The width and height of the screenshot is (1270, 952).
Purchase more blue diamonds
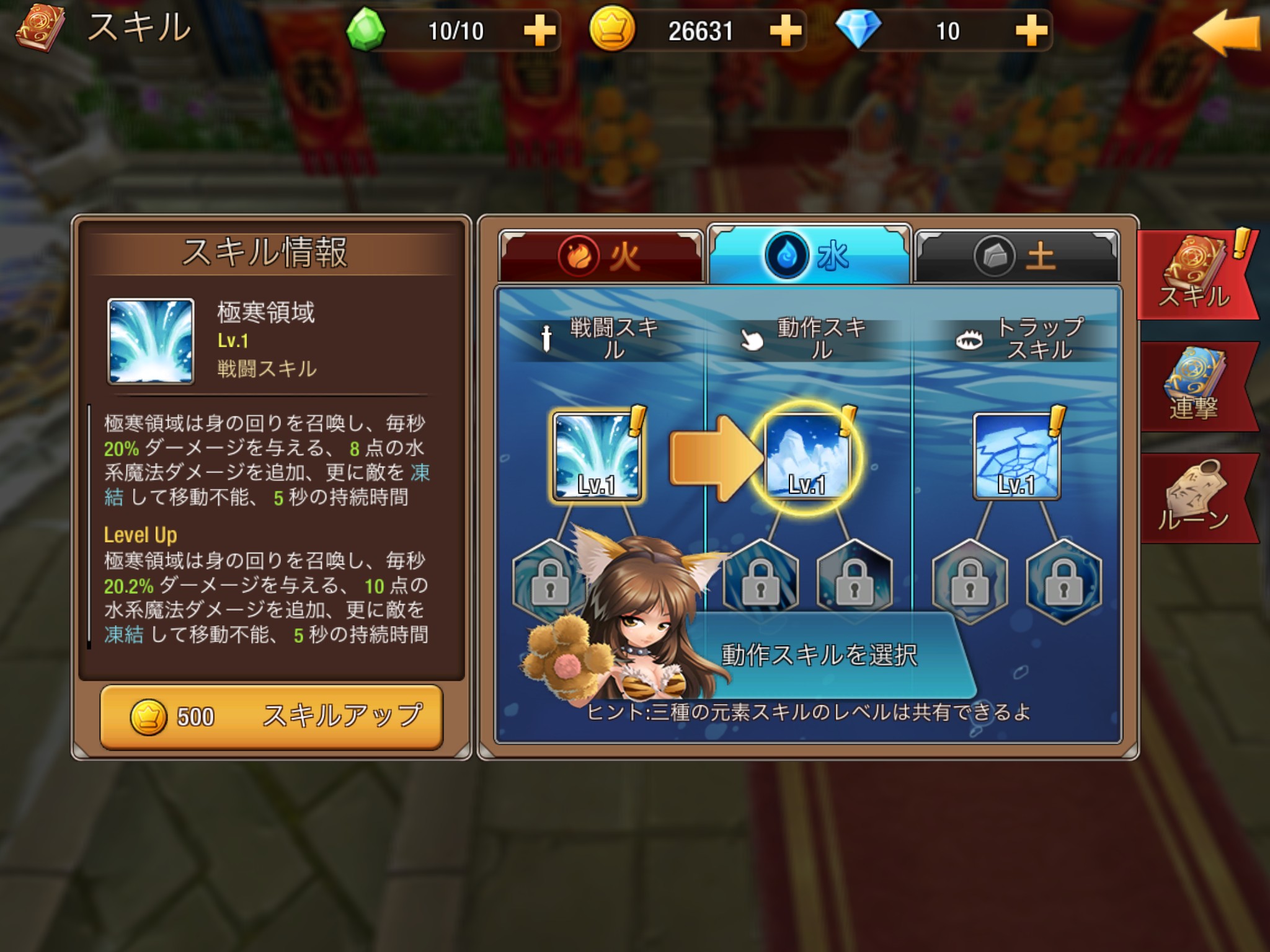pyautogui.click(x=1031, y=31)
